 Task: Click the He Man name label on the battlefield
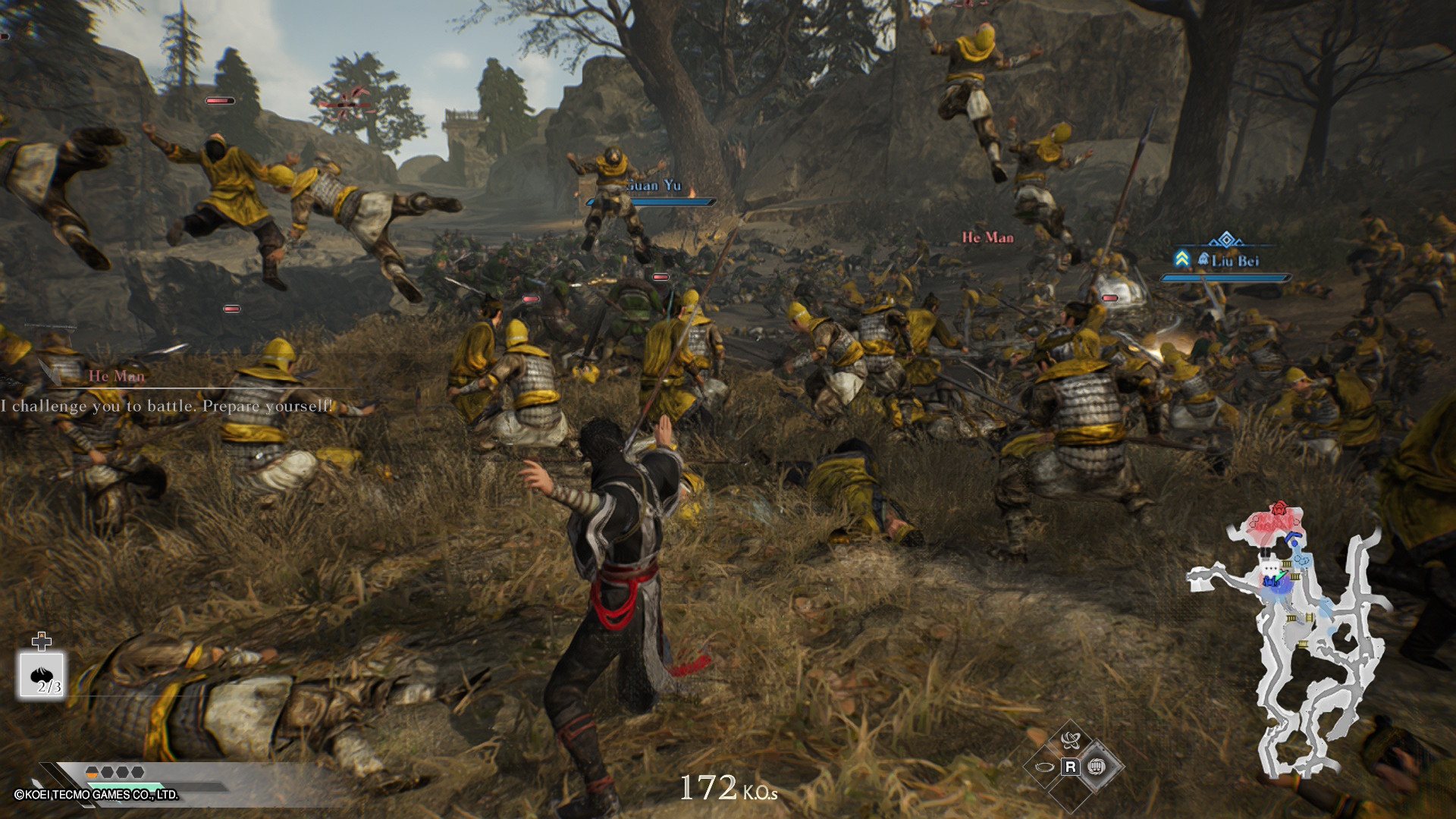click(x=988, y=237)
